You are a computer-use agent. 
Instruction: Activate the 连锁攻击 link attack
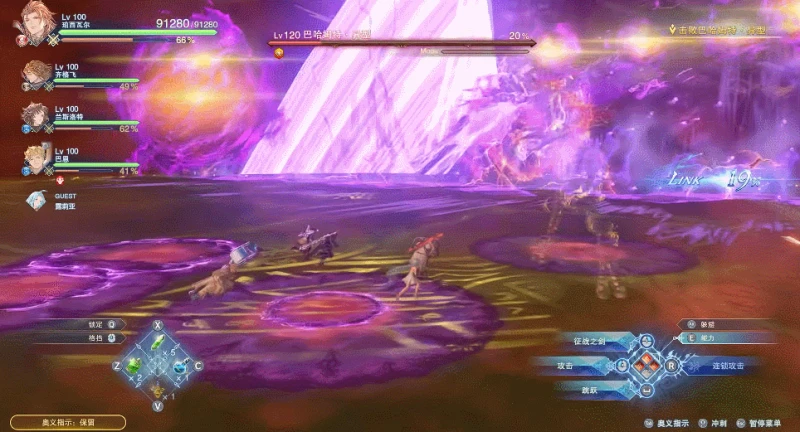click(729, 366)
